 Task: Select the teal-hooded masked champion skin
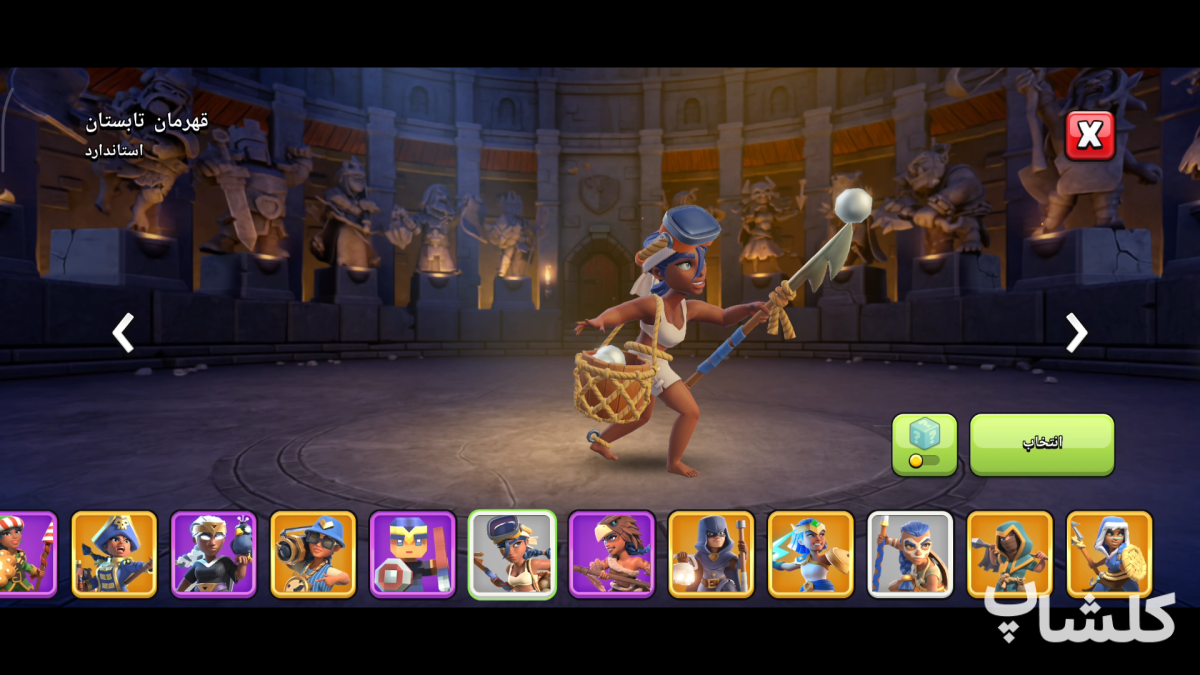click(1009, 554)
